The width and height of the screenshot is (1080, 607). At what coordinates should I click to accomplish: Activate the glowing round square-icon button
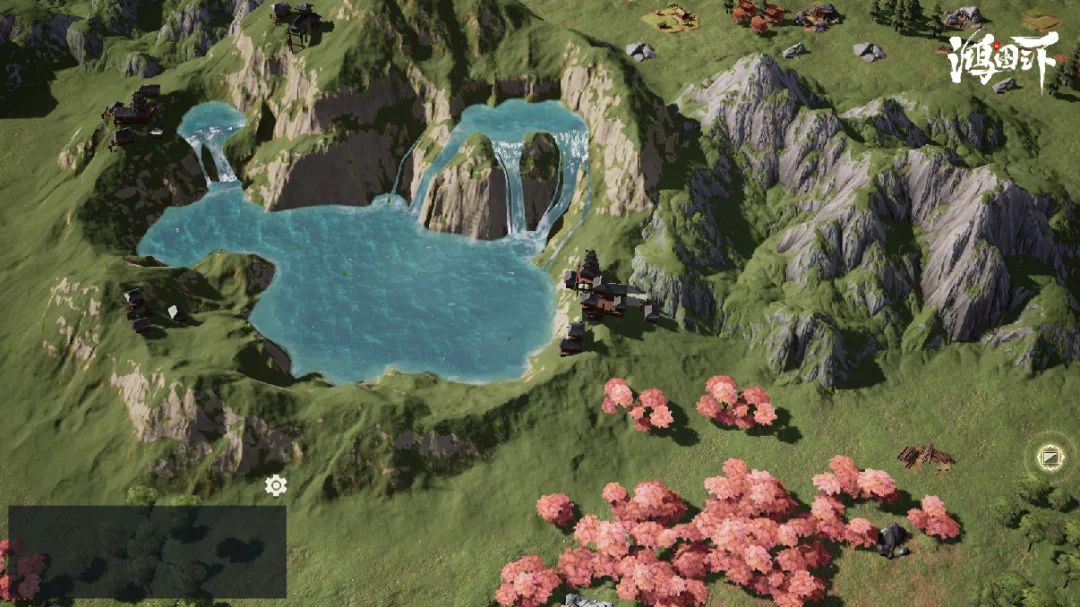(x=1050, y=458)
